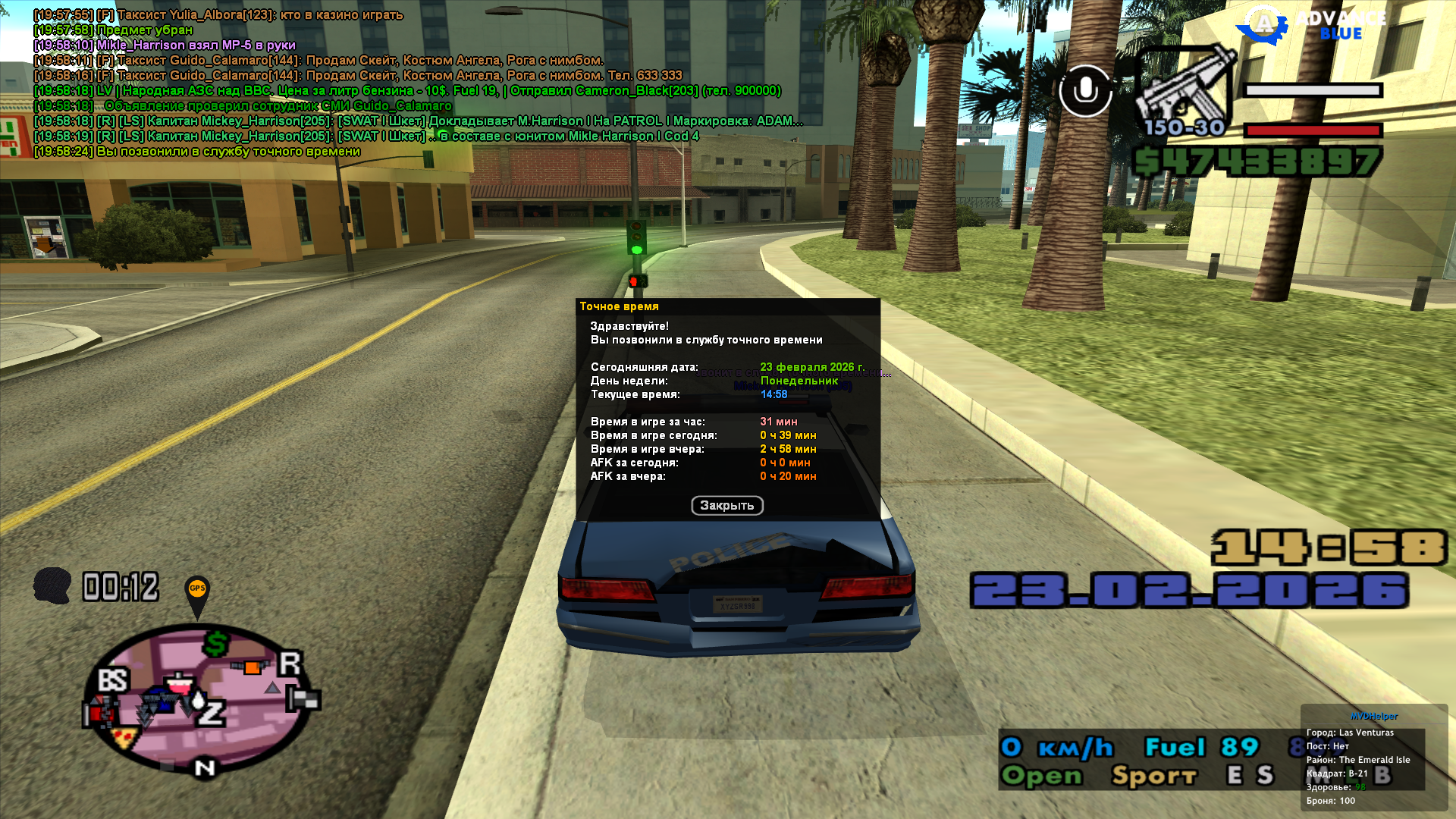Click the pizza slice marker on minimap
Image resolution: width=1456 pixels, height=819 pixels.
click(x=123, y=737)
